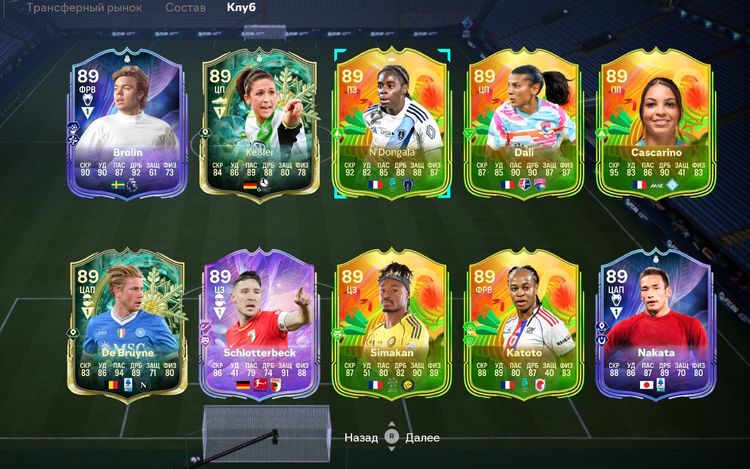The image size is (750, 469).
Task: Choose the Cascarino player card
Action: 656,125
